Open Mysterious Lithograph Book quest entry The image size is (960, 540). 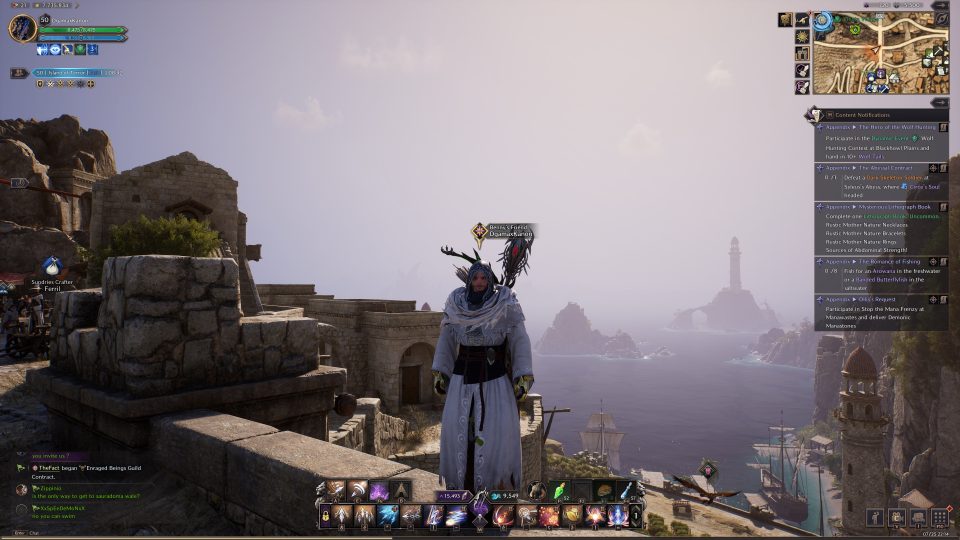(x=872, y=207)
